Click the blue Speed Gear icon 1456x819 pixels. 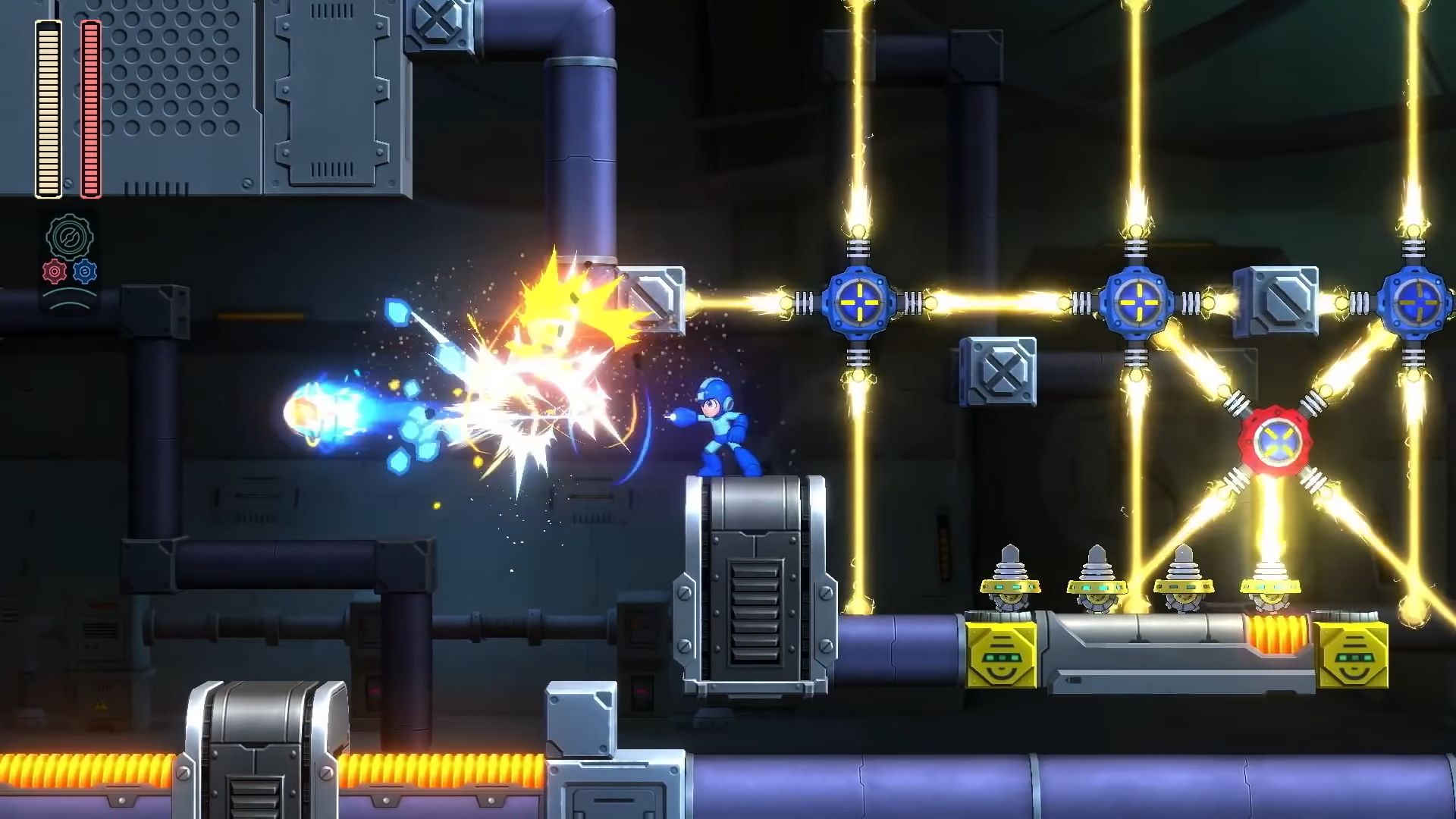83,271
